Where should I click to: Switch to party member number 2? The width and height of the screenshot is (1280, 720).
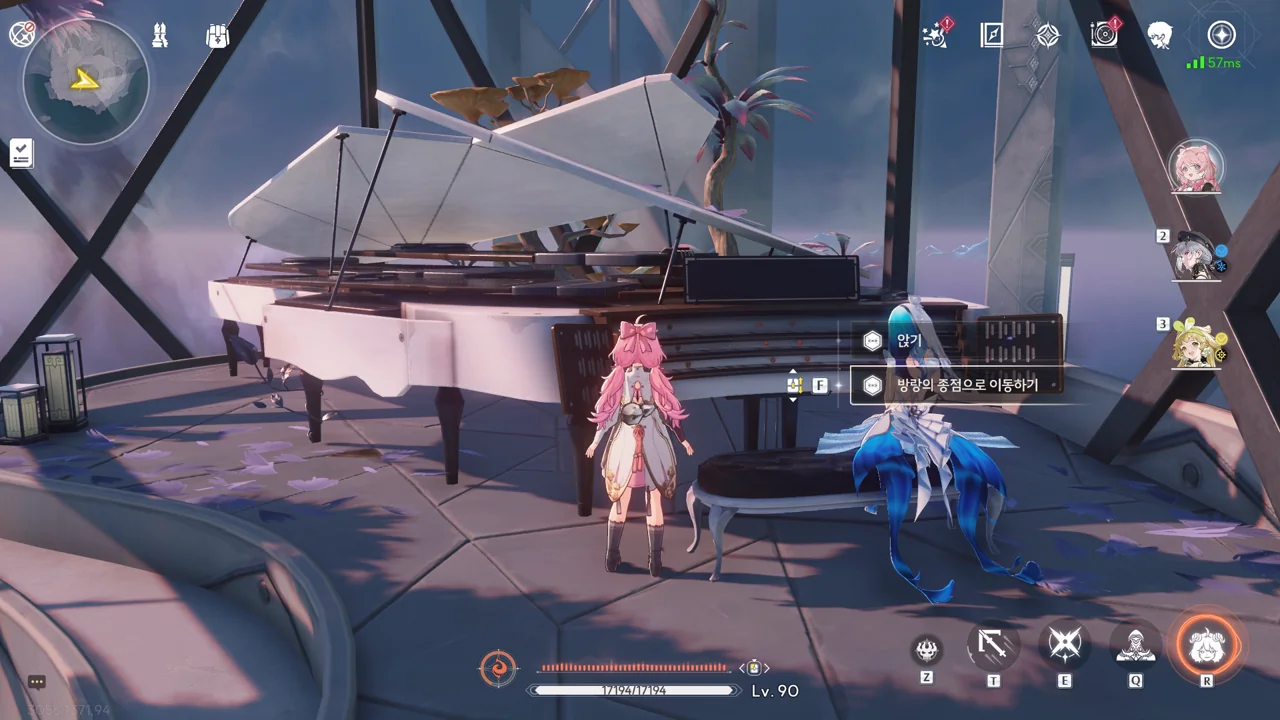[x=1195, y=256]
